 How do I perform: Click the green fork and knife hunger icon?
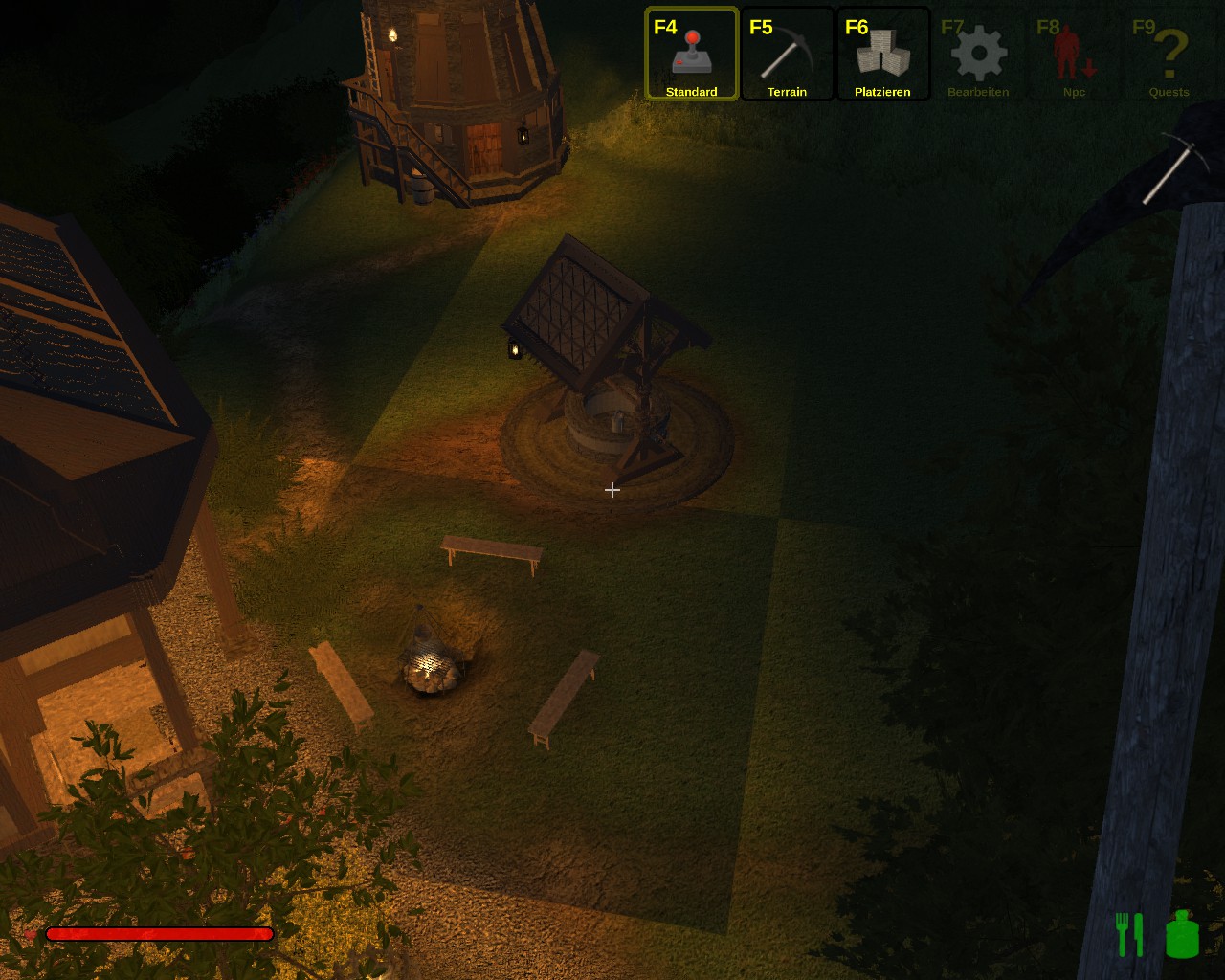click(x=1129, y=934)
